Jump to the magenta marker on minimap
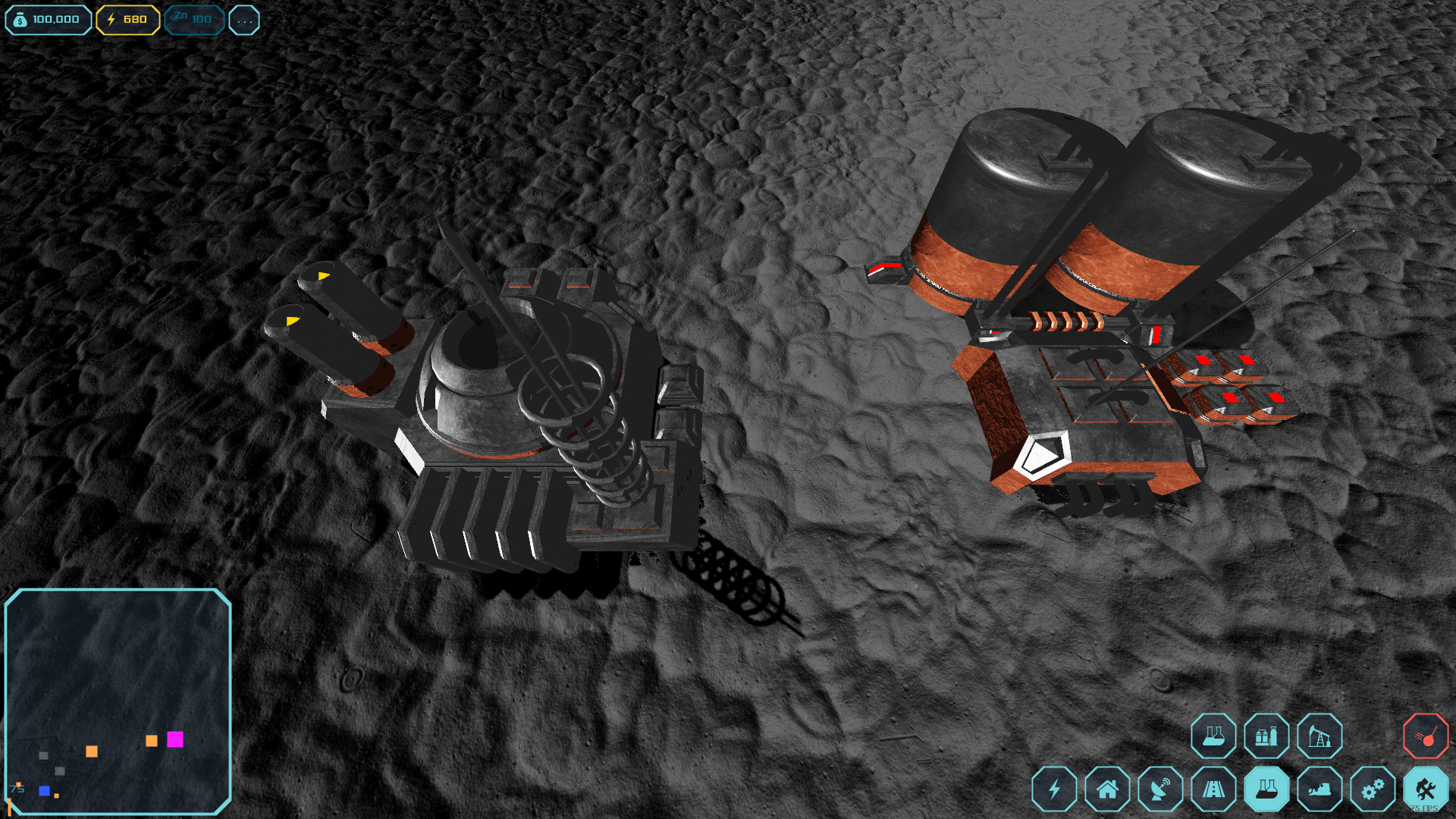Image resolution: width=1456 pixels, height=819 pixels. click(x=175, y=739)
